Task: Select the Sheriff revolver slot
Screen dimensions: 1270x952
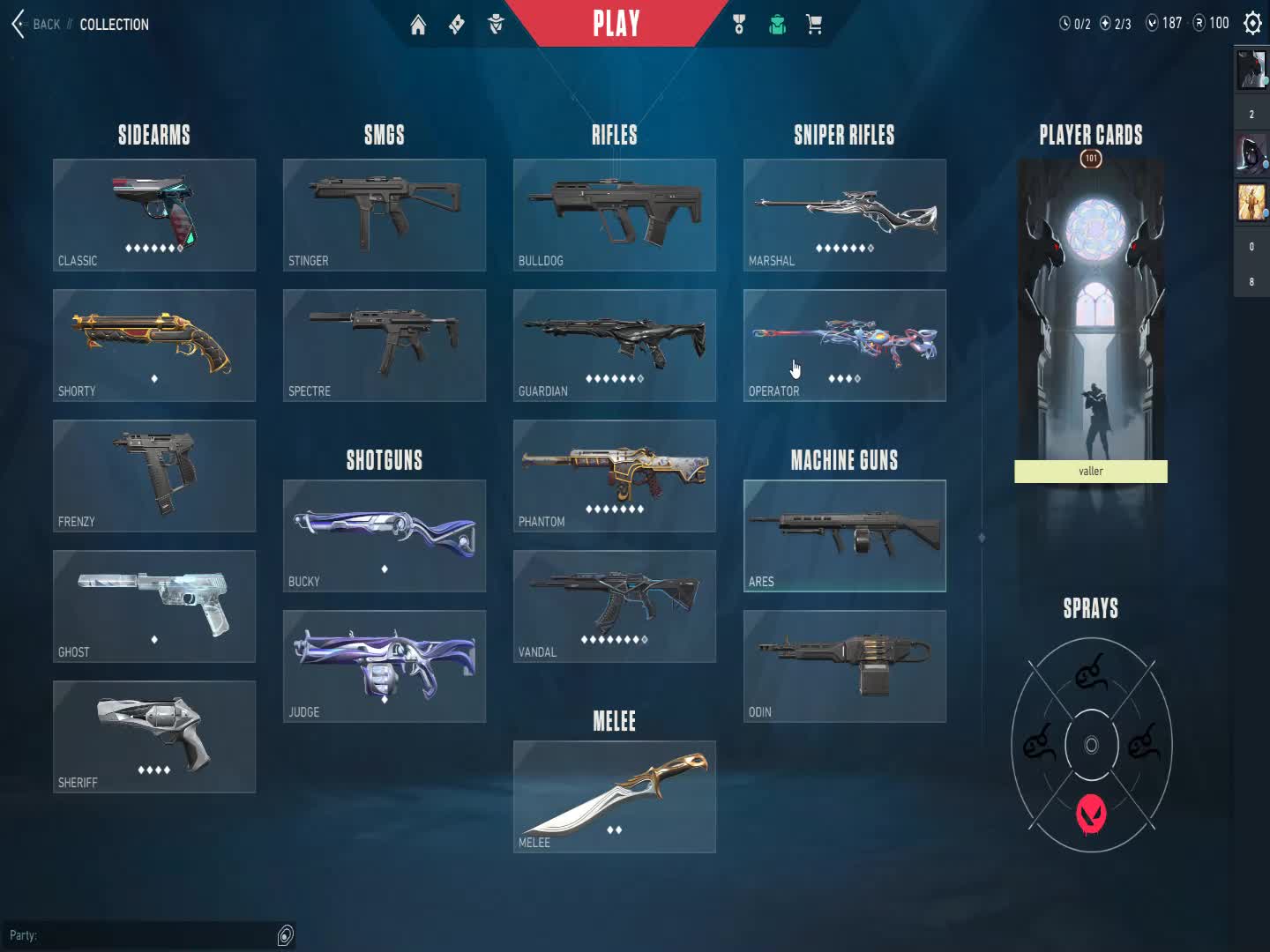Action: (x=154, y=737)
